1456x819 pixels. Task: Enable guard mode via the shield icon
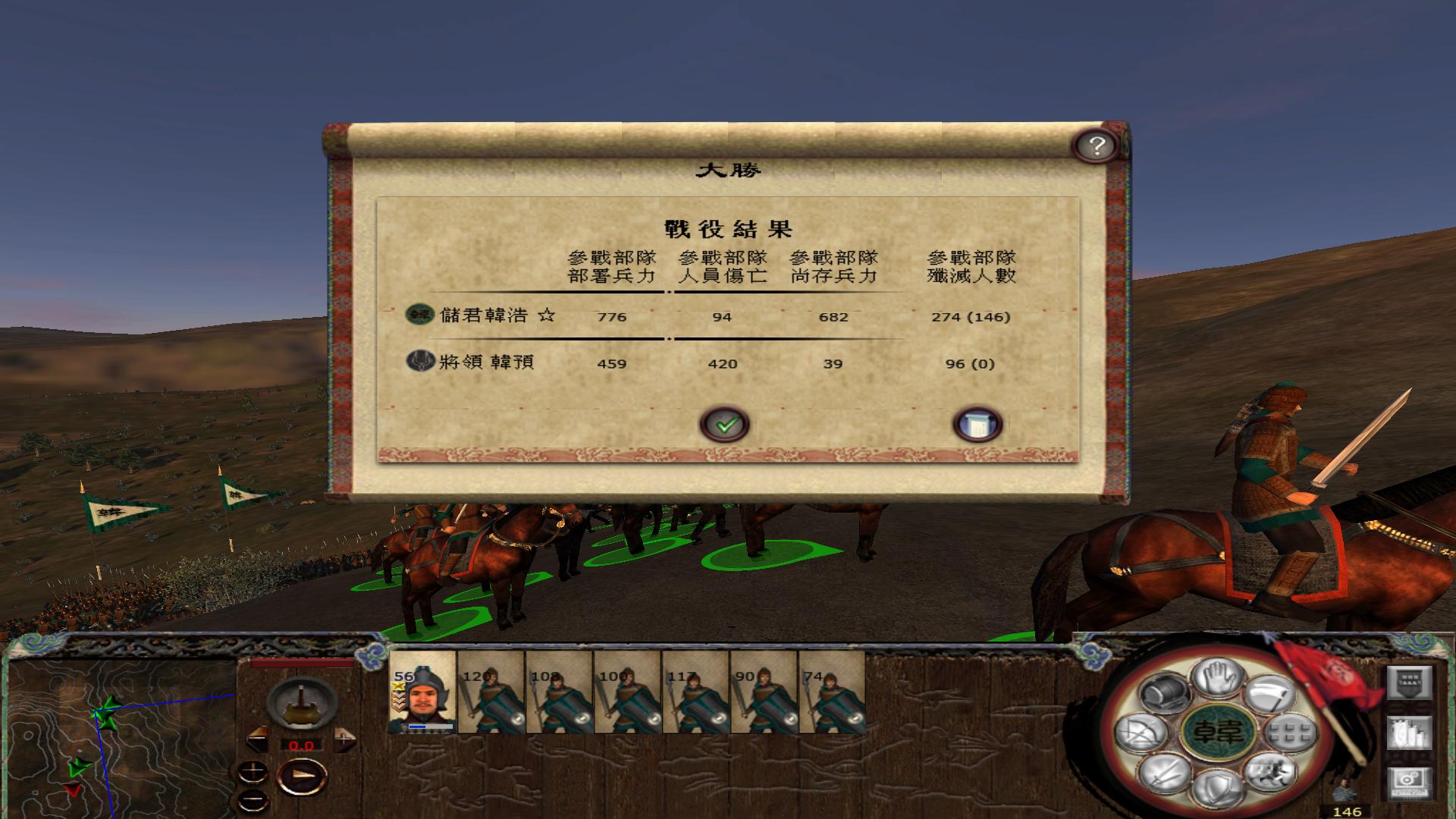[x=1219, y=786]
